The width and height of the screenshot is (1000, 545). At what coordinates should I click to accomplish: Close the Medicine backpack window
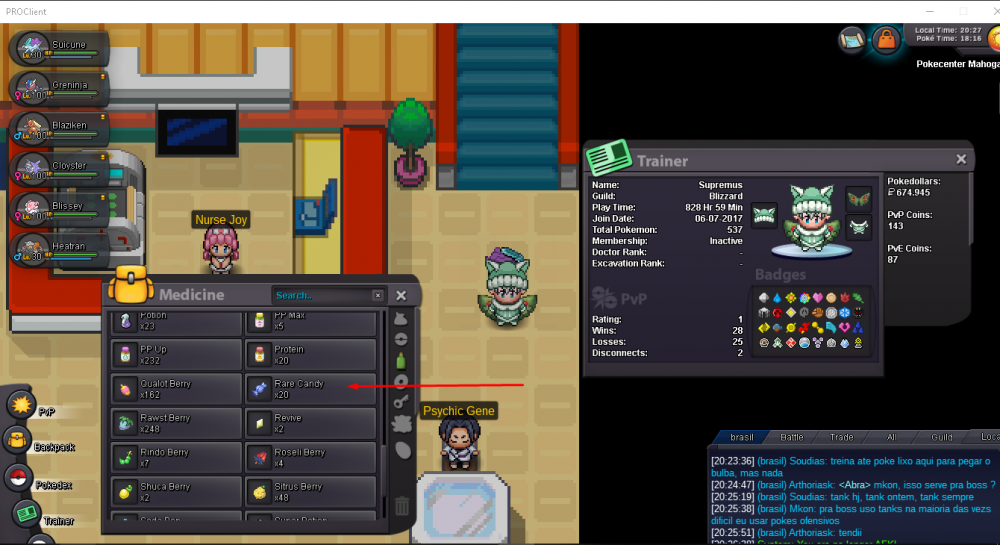tap(401, 296)
